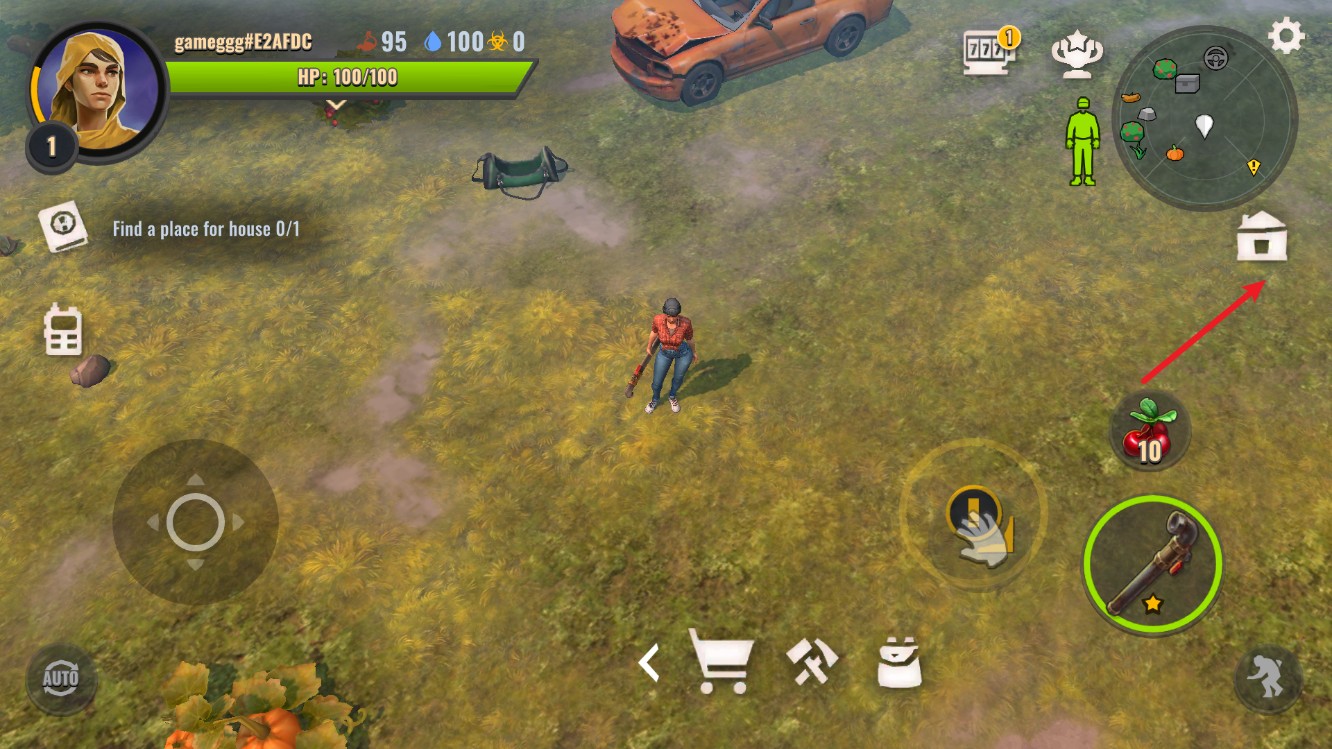The width and height of the screenshot is (1332, 749).
Task: Open the settings gear menu
Action: tap(1285, 37)
